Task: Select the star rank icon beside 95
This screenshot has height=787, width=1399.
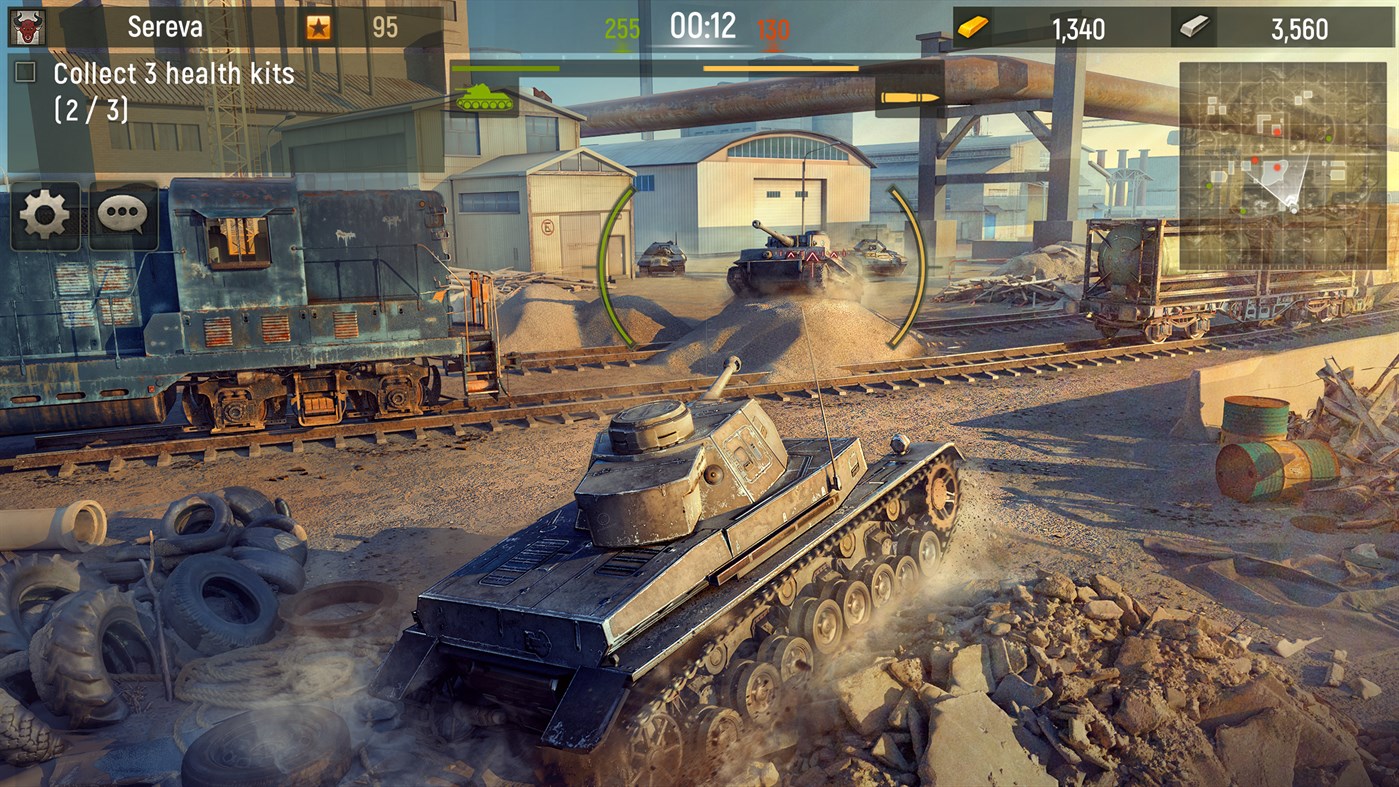Action: pyautogui.click(x=320, y=25)
